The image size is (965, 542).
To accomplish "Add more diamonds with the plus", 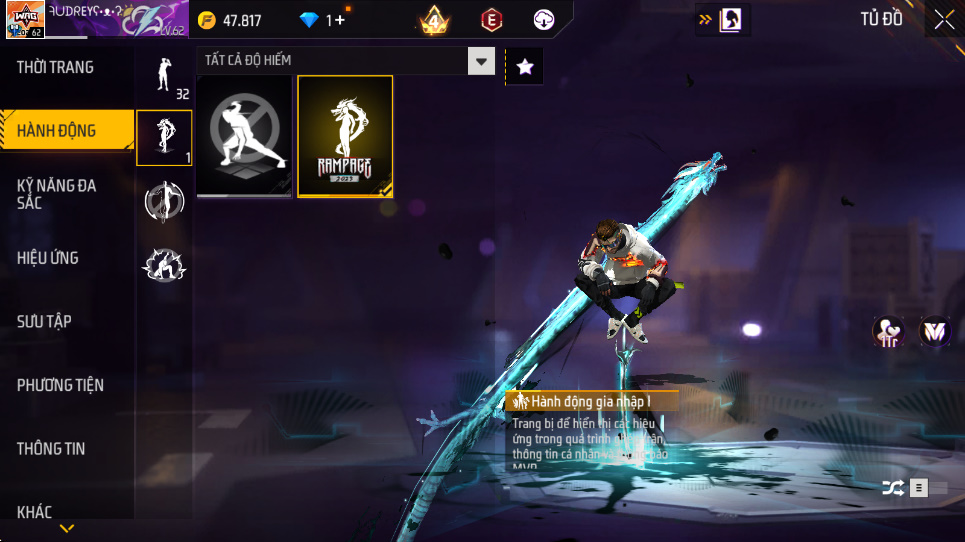I will 340,20.
